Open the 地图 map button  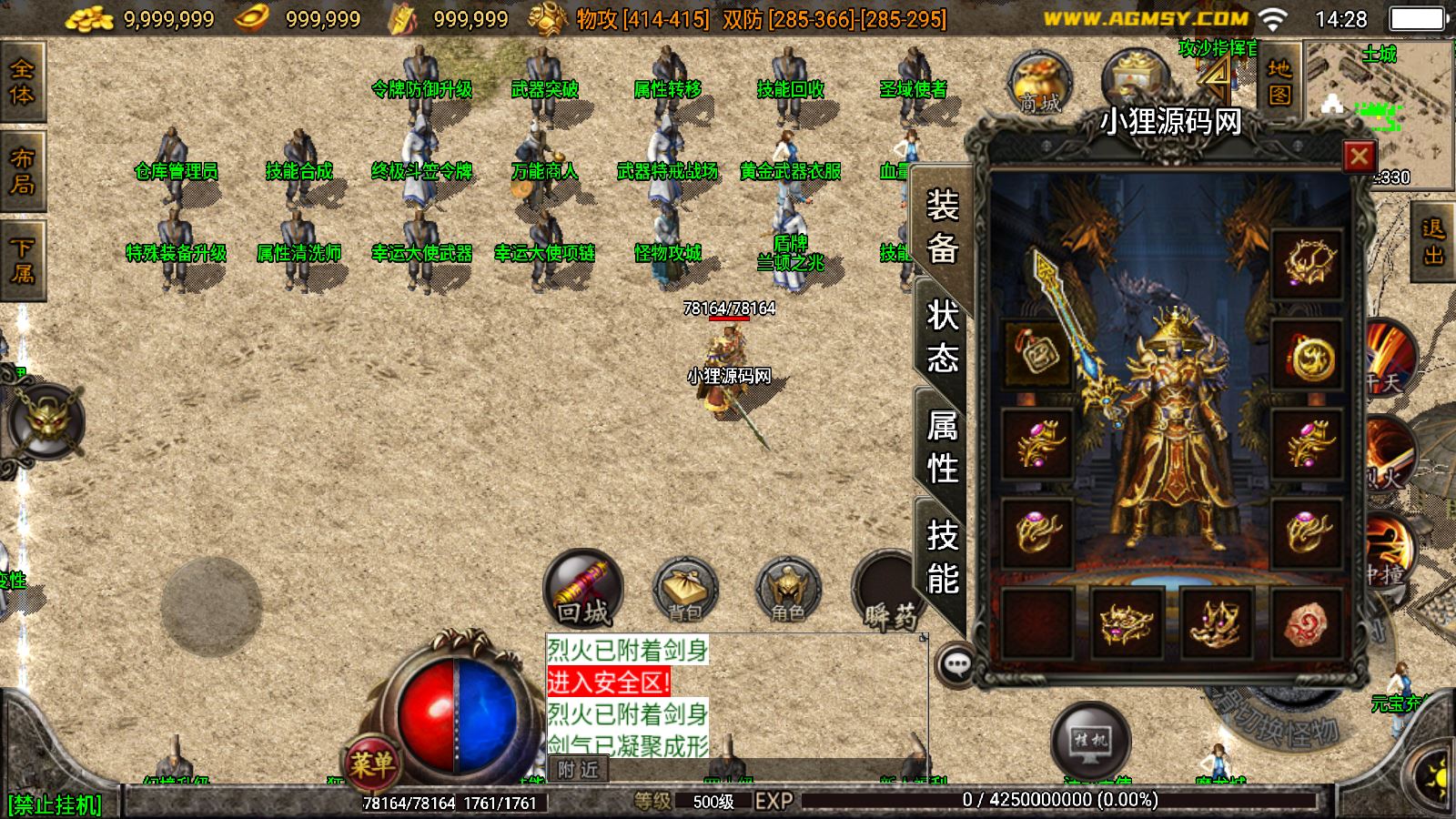coord(1279,81)
